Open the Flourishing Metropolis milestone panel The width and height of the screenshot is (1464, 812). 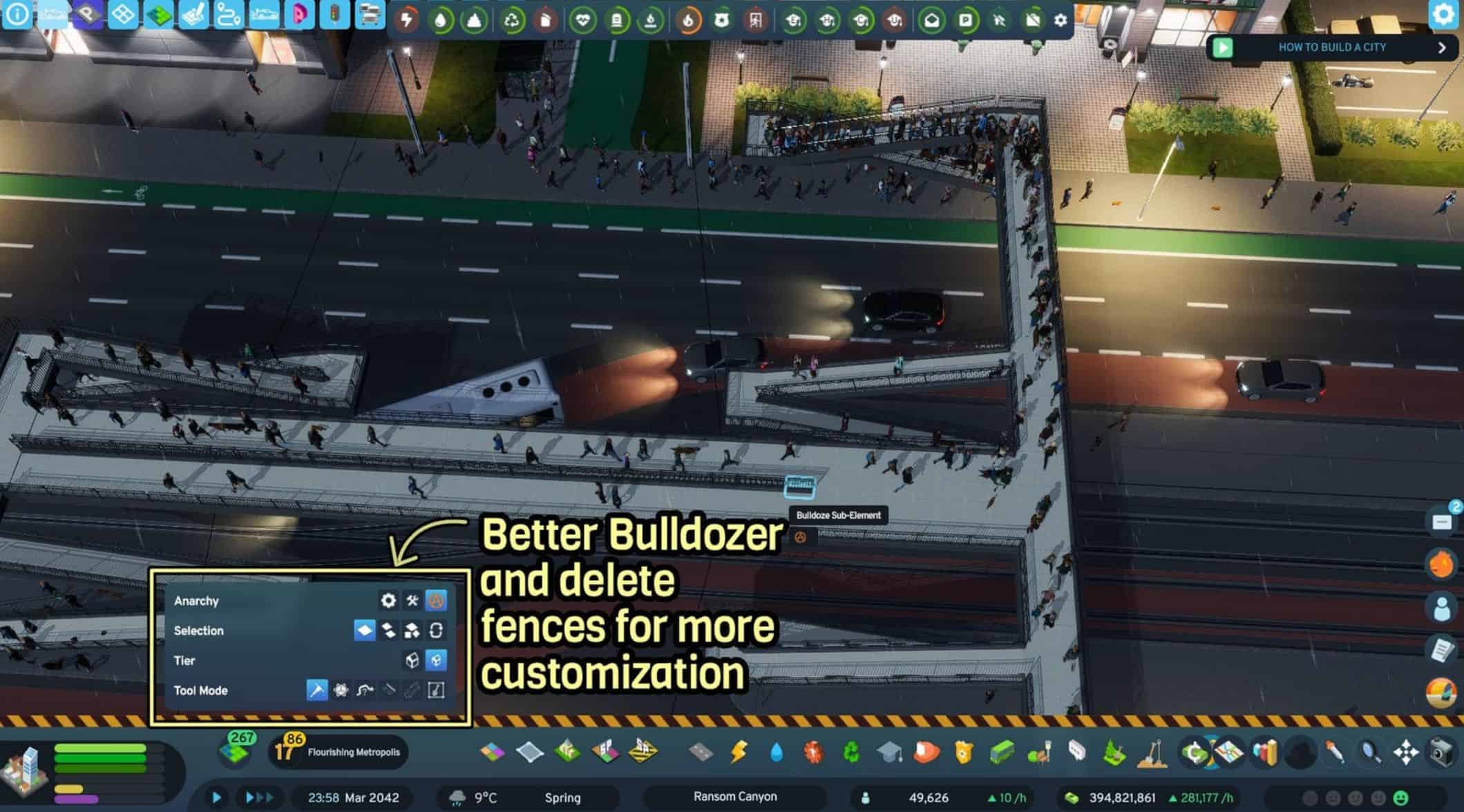(339, 751)
